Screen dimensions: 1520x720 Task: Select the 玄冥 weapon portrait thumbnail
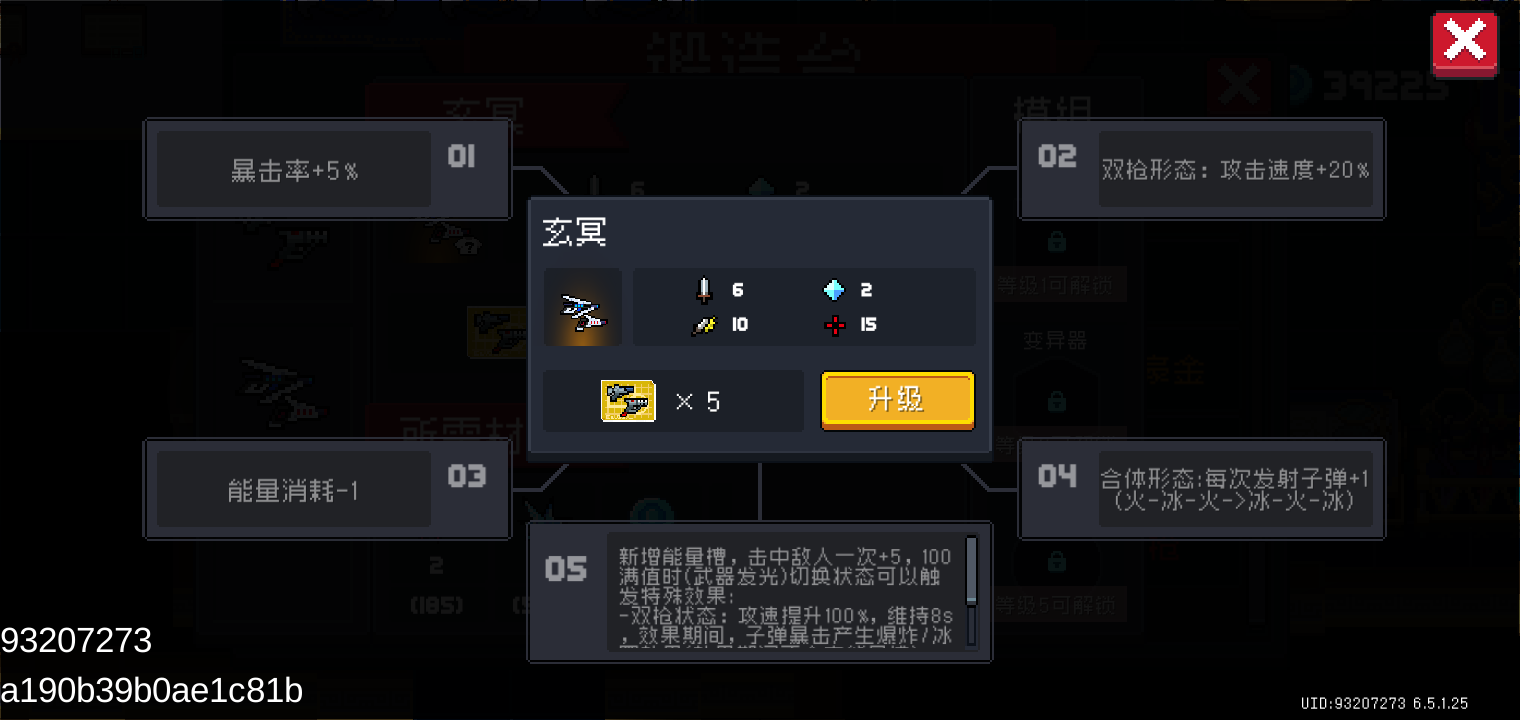pos(583,307)
